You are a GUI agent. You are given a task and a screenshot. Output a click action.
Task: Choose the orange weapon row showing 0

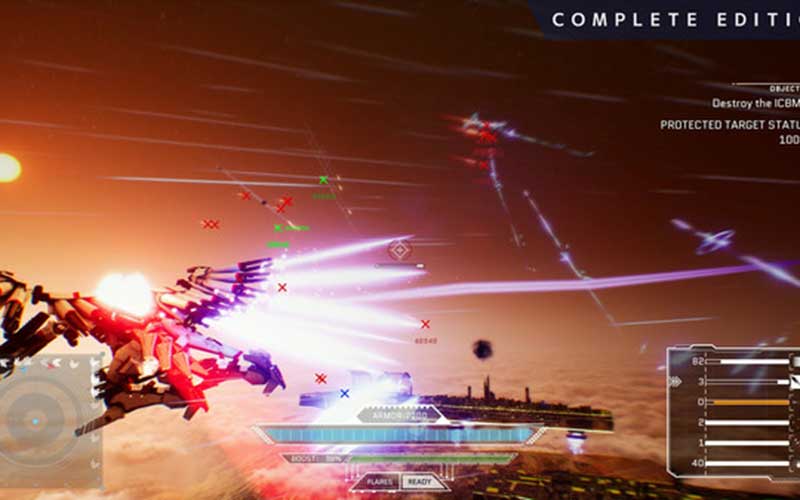733,402
